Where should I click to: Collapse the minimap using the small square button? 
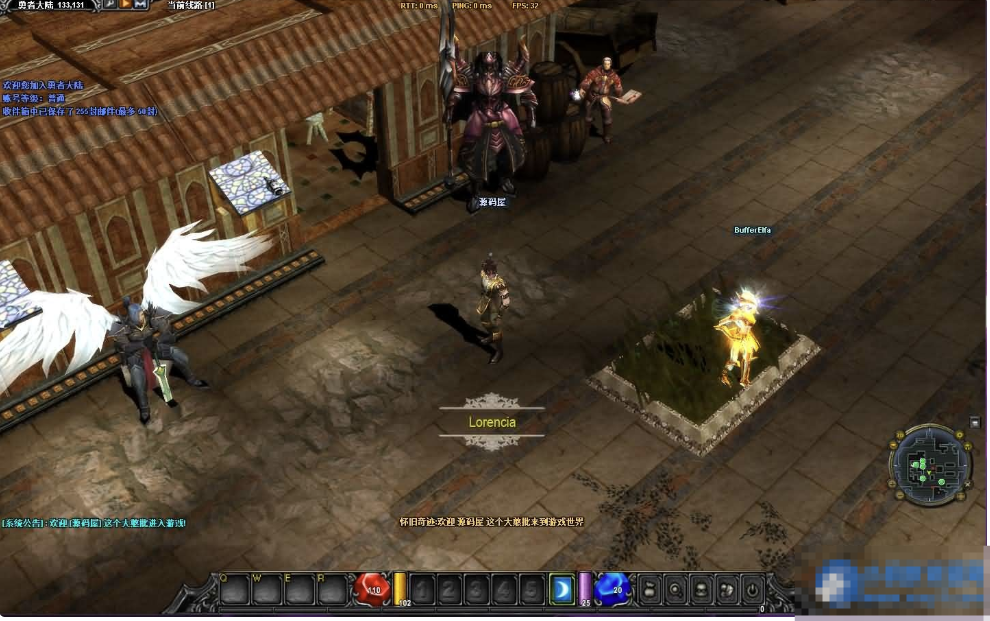975,423
